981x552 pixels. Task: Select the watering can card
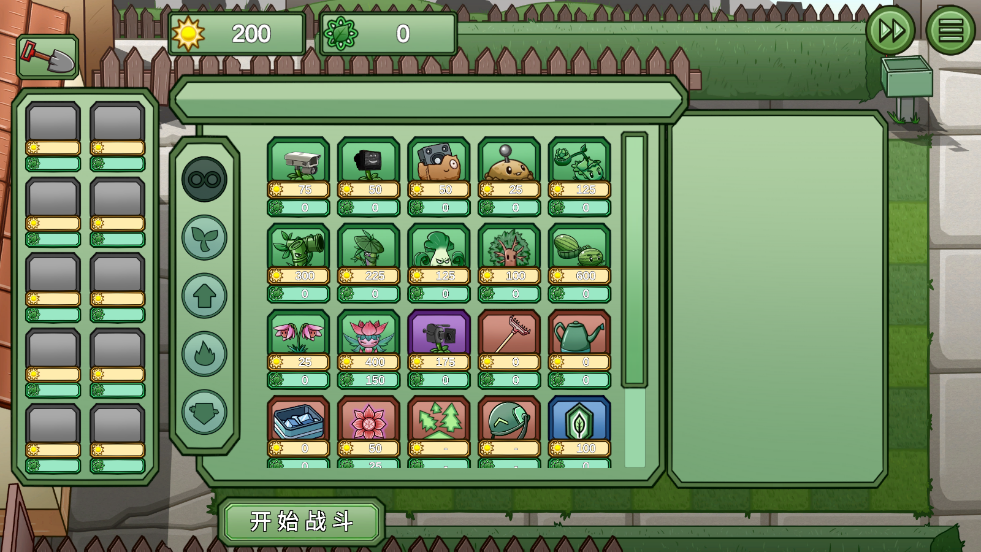pyautogui.click(x=579, y=334)
